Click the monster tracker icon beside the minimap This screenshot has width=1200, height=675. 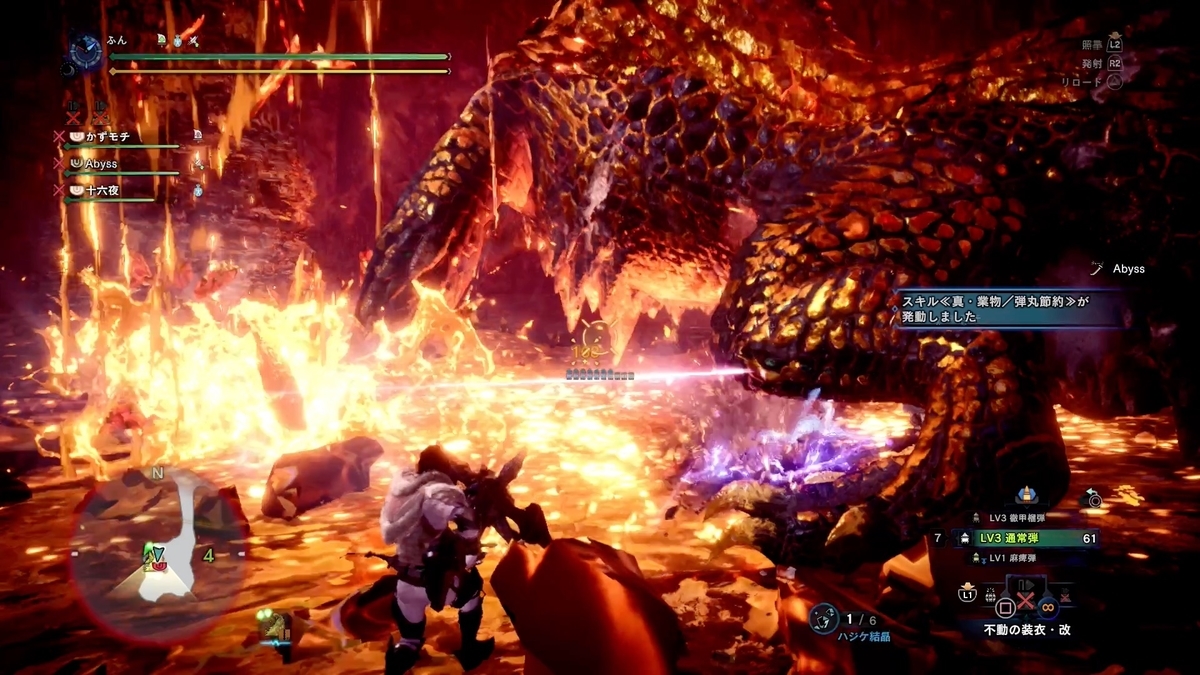point(273,627)
